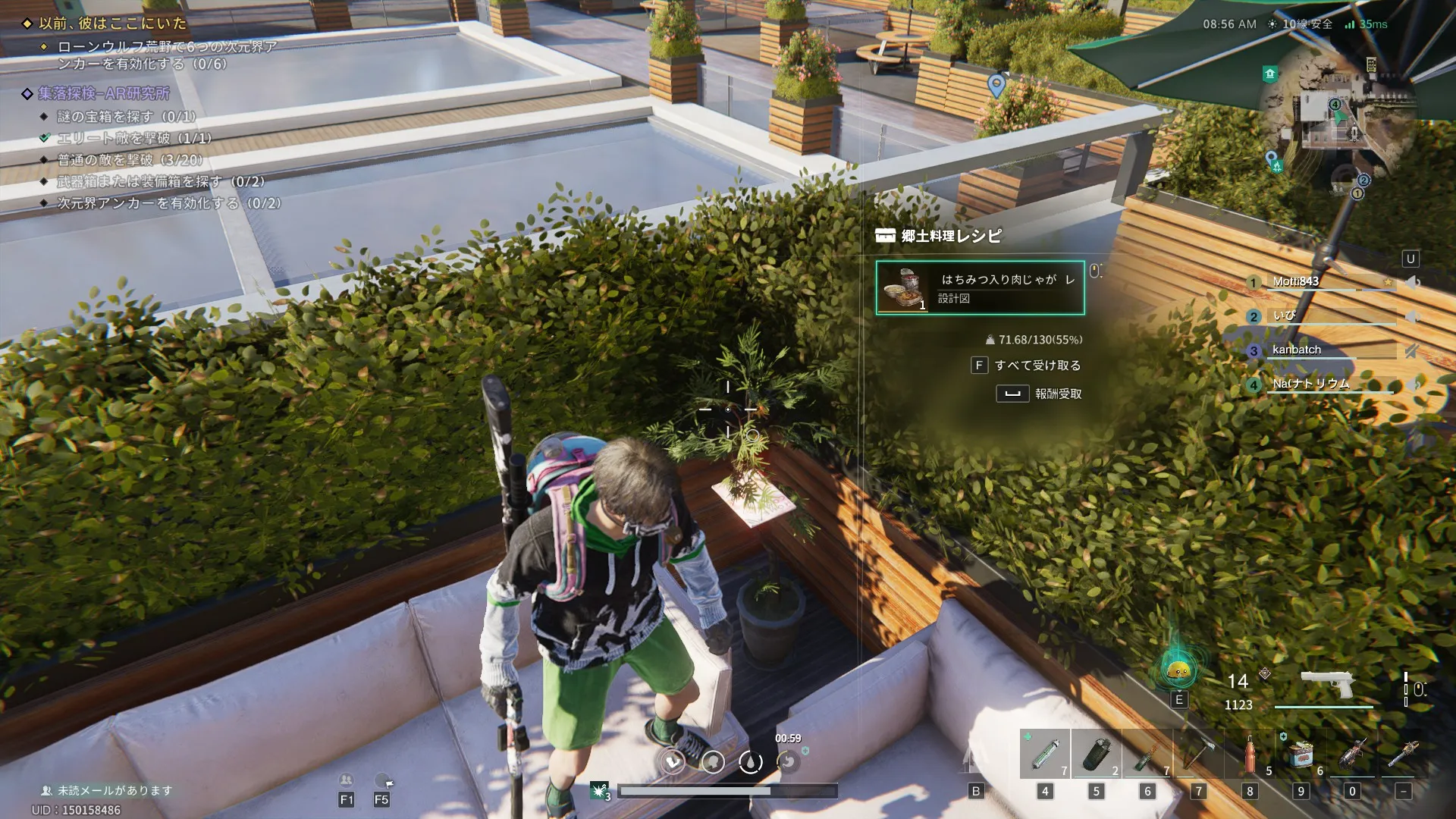Toggle voice speaker icon for kanbatch

tap(1411, 350)
